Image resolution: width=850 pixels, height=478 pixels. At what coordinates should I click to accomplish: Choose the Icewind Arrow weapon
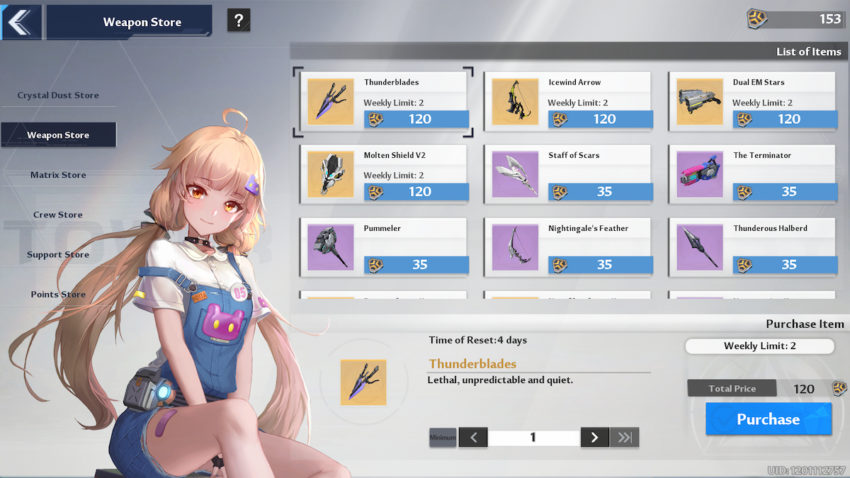[x=568, y=101]
